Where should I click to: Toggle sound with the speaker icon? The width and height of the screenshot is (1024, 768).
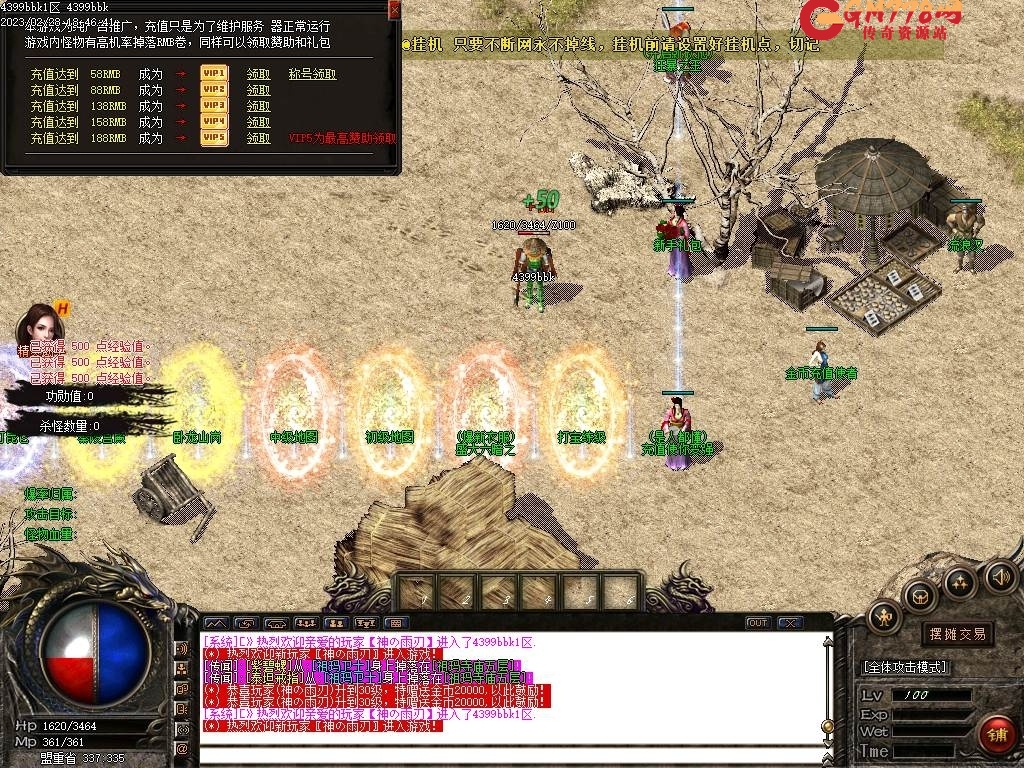[x=1000, y=576]
